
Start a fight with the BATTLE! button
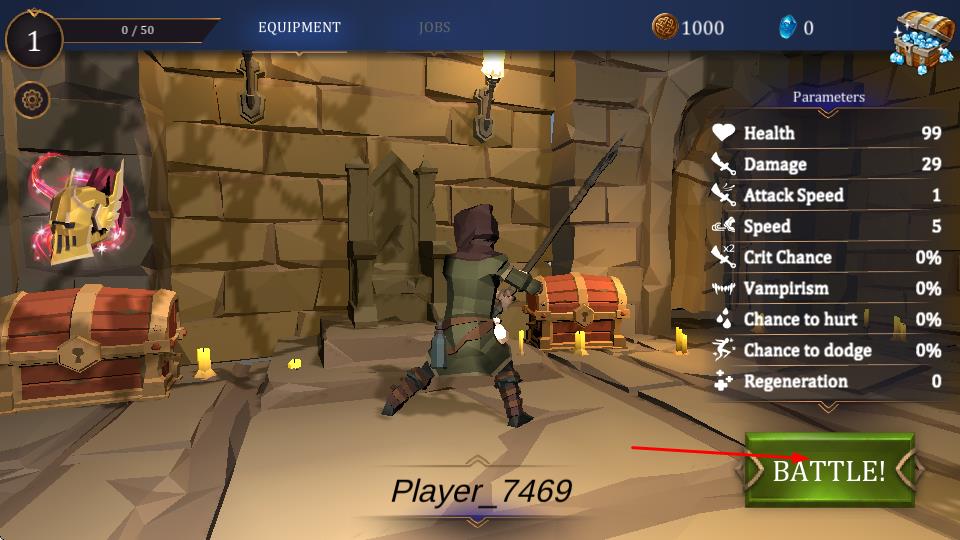click(829, 470)
